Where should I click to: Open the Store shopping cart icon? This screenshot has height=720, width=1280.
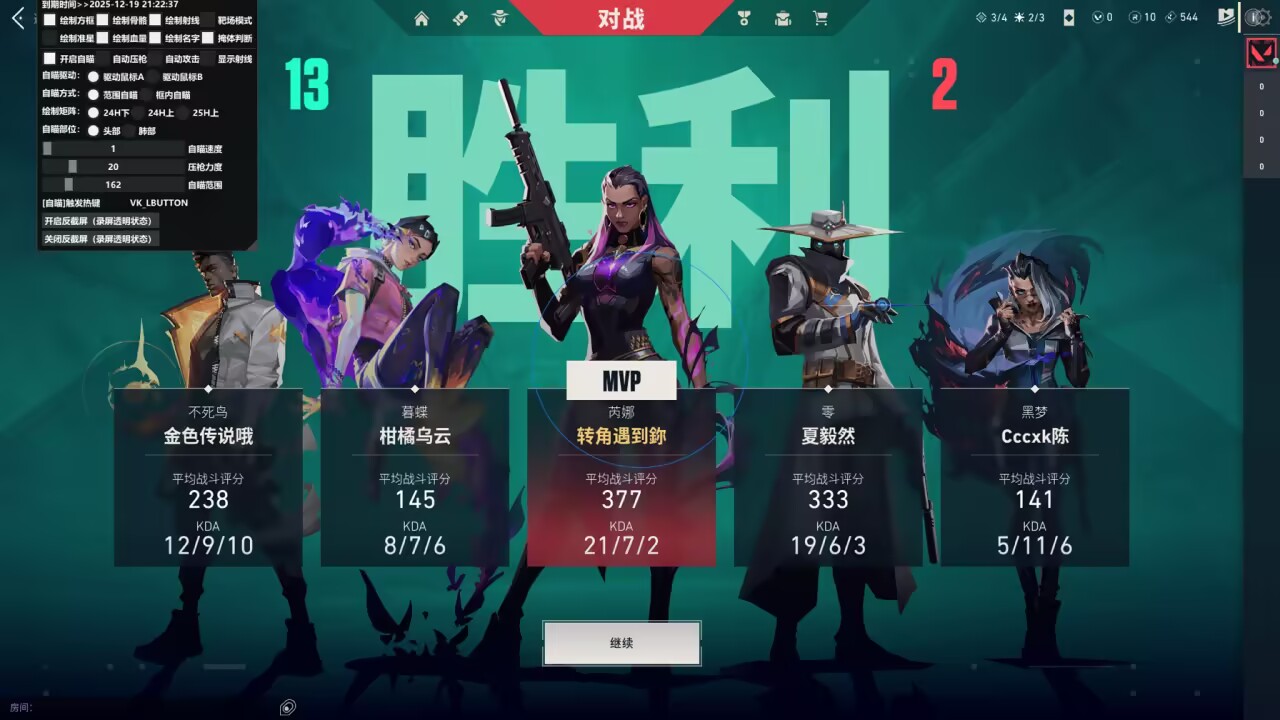click(819, 18)
